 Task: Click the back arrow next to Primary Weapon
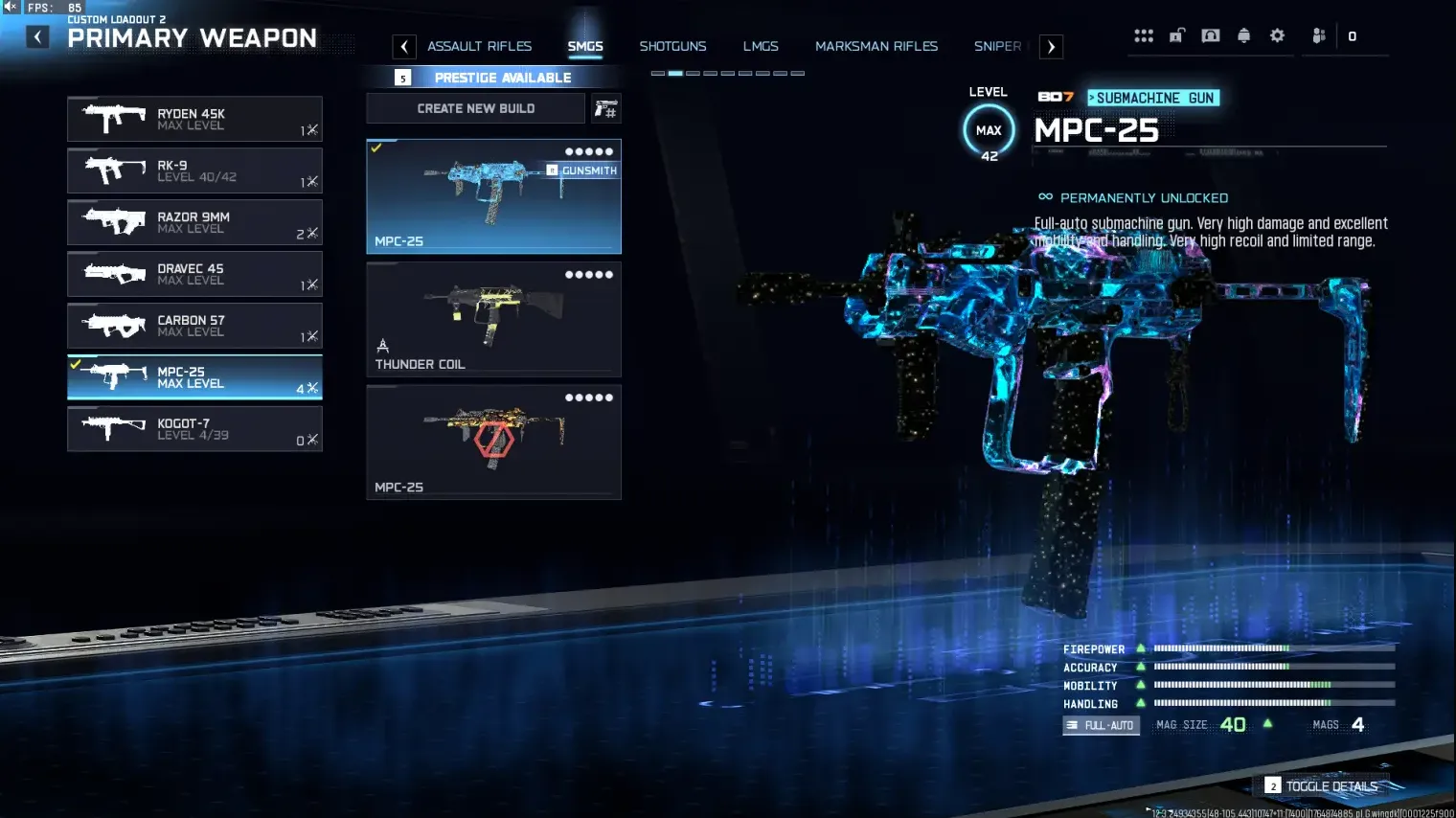click(37, 36)
